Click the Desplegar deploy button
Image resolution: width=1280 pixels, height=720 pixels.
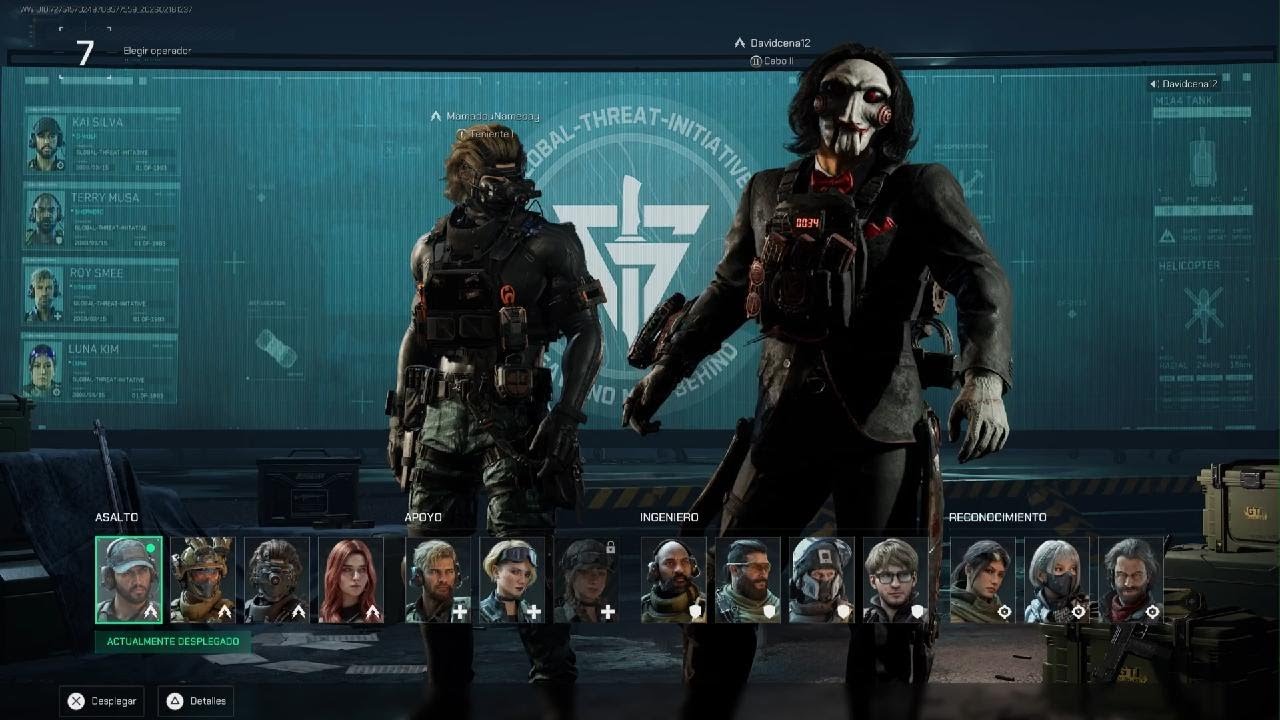[102, 701]
